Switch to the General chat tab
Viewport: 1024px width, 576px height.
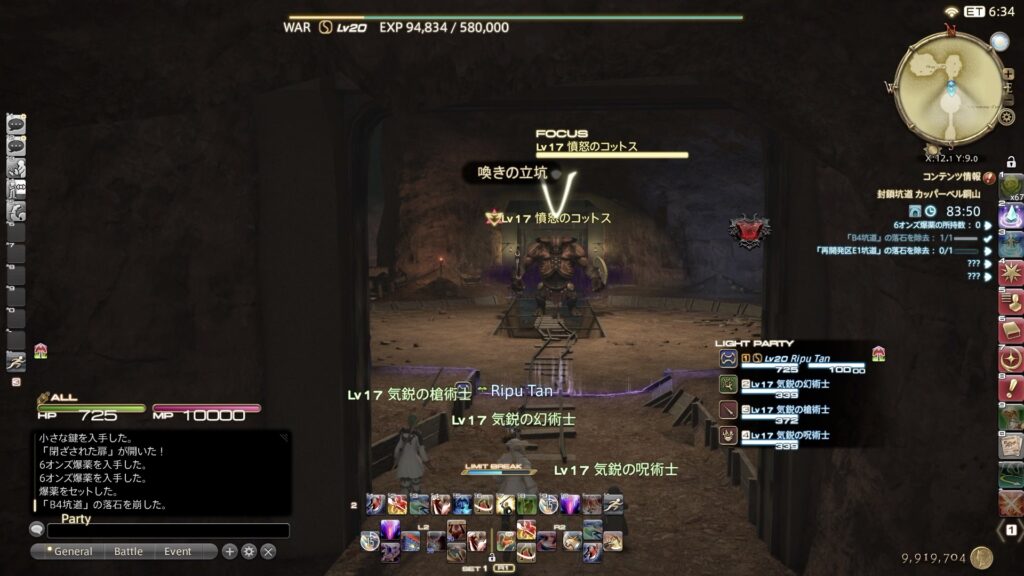[73, 551]
